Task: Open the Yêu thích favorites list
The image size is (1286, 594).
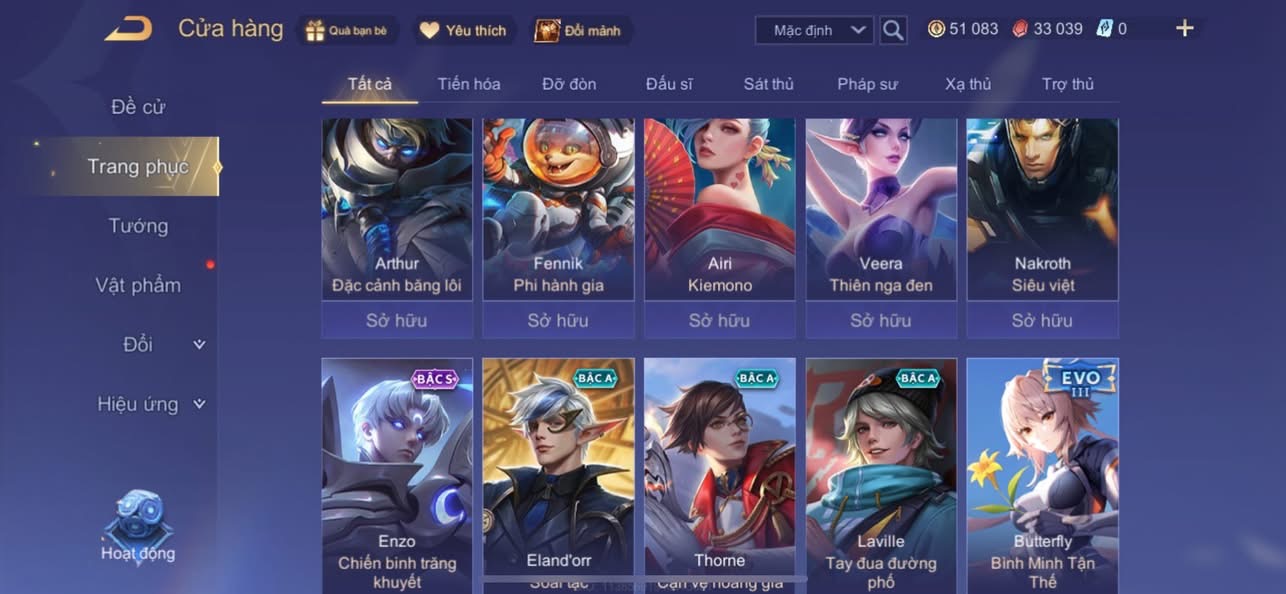Action: [x=463, y=30]
